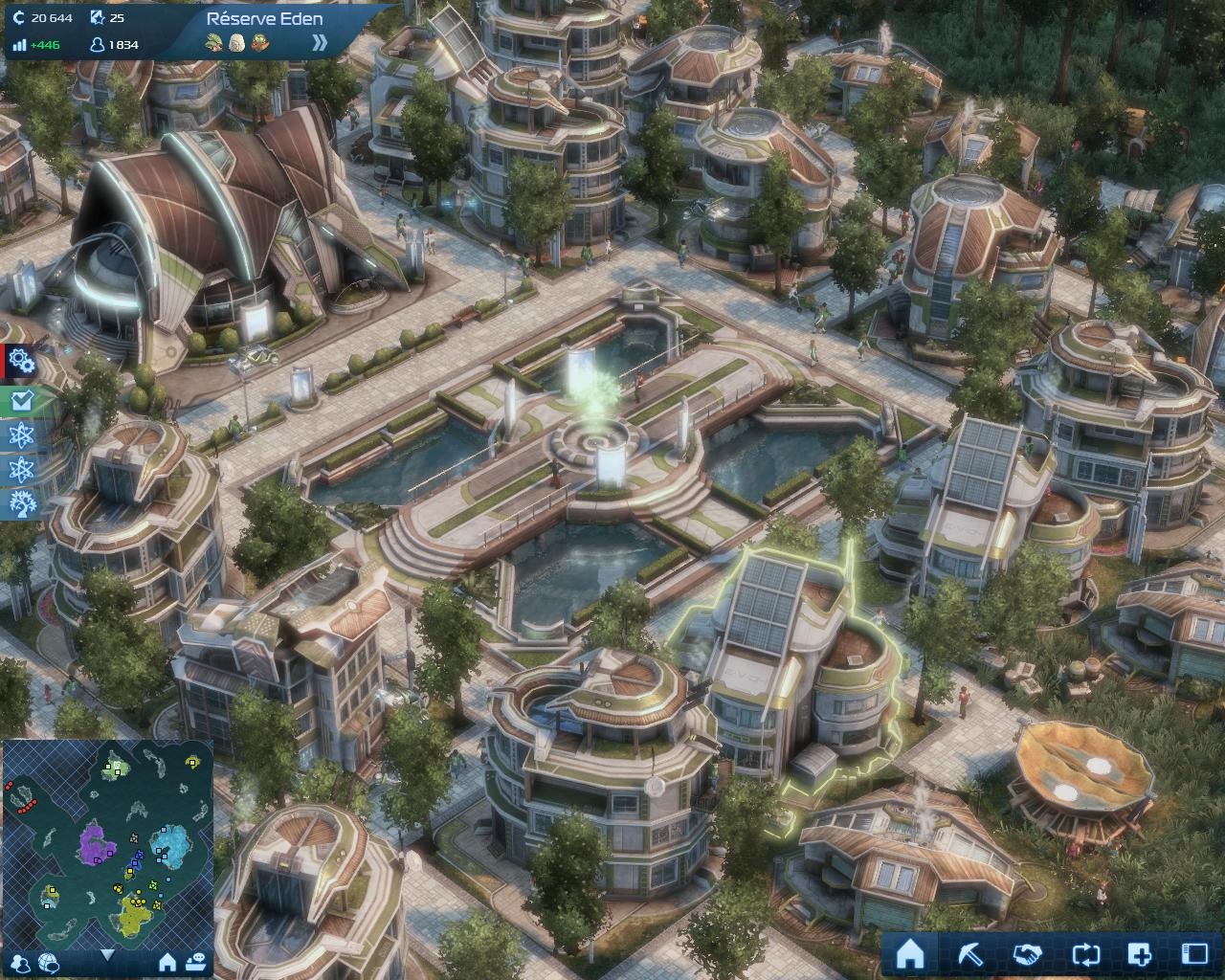Open the tree-shaped side tab

point(20,503)
